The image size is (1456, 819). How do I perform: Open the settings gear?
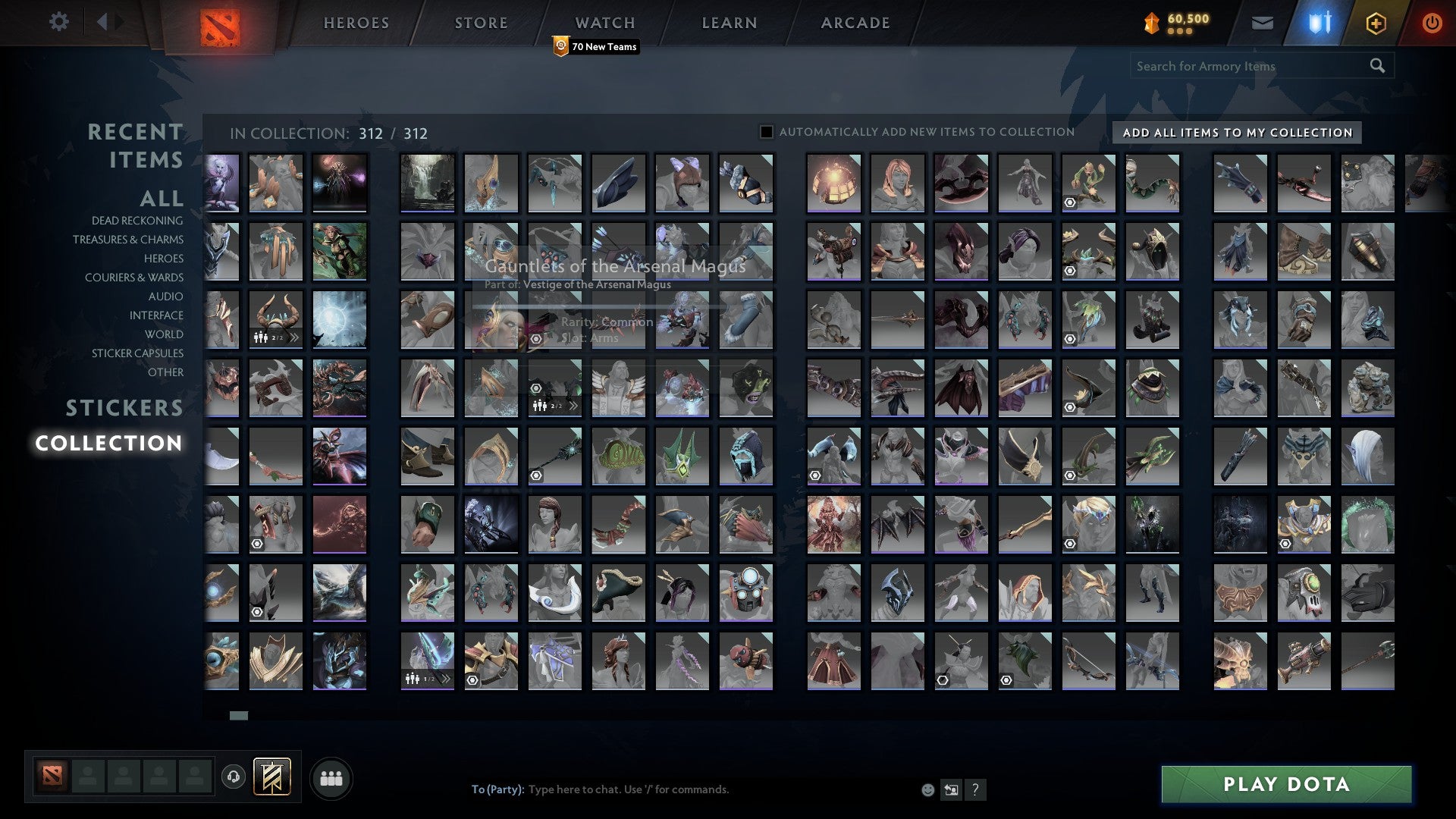tap(59, 22)
